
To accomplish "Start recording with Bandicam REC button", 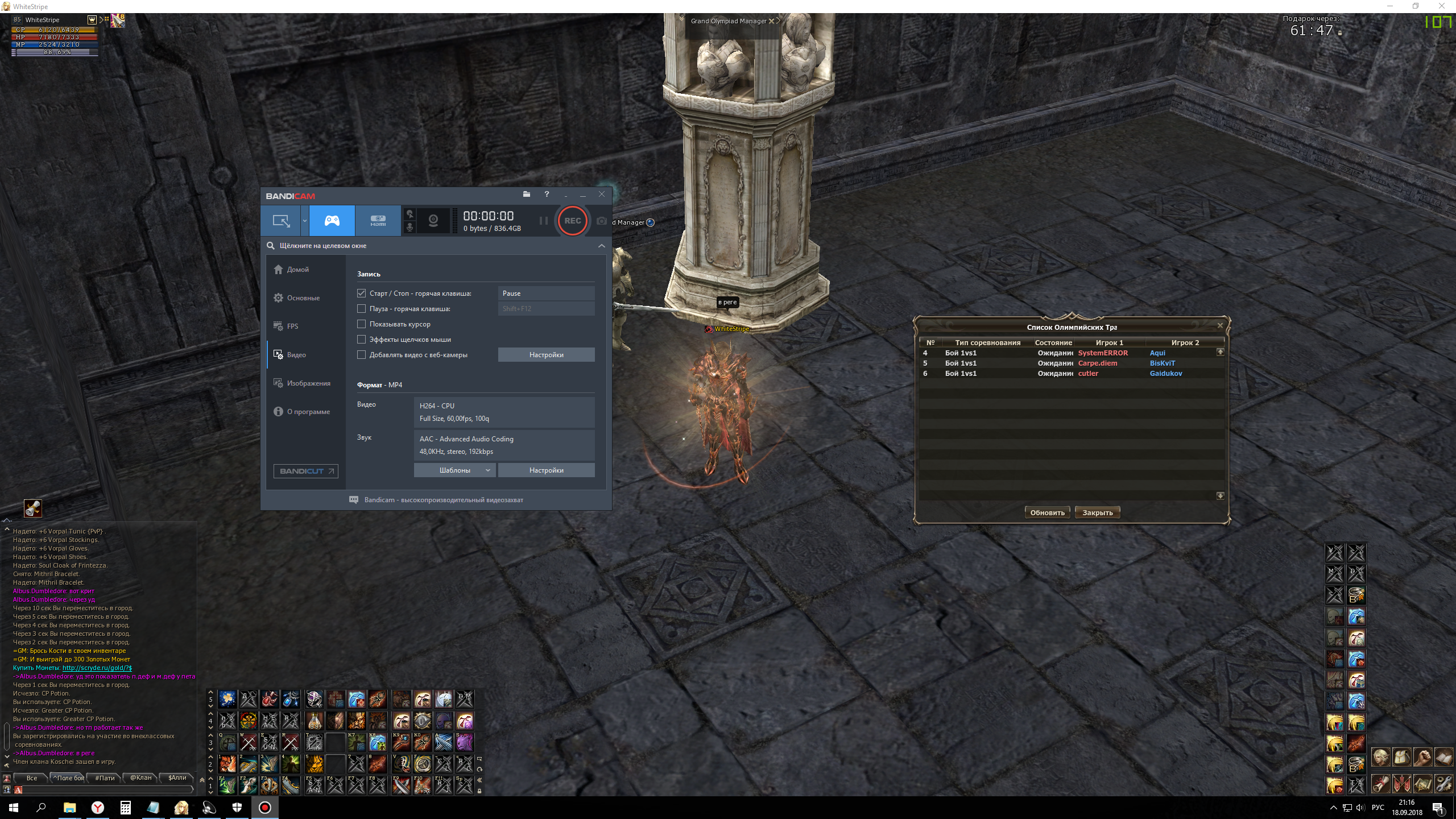I will click(x=572, y=221).
